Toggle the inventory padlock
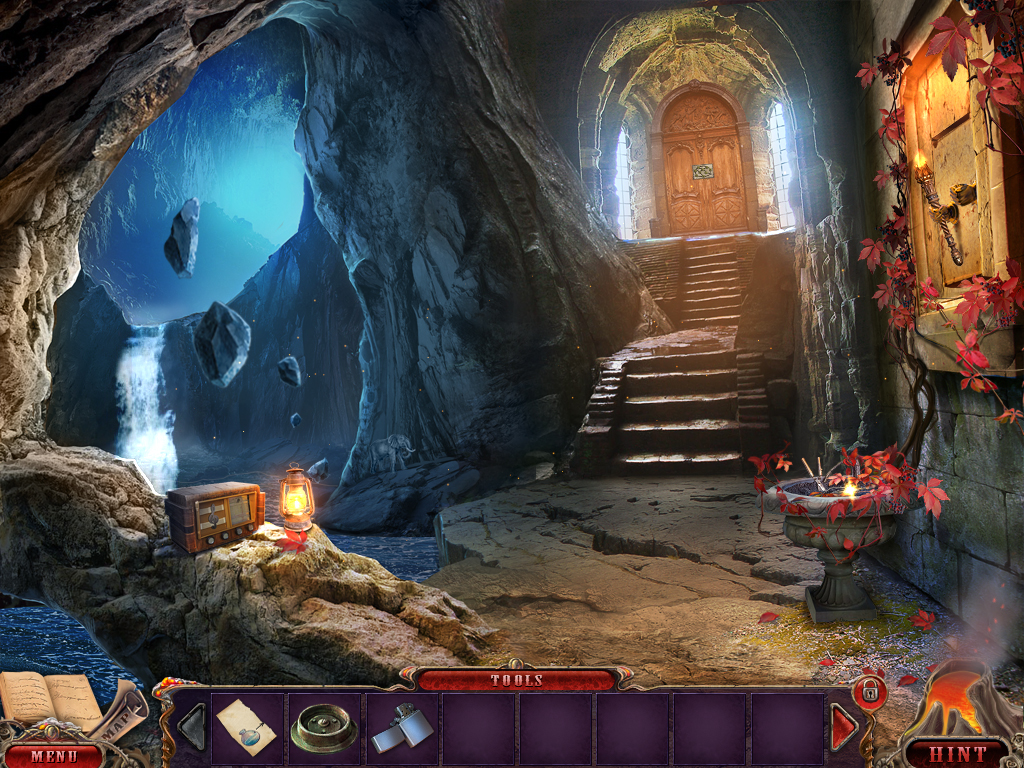 [x=870, y=691]
